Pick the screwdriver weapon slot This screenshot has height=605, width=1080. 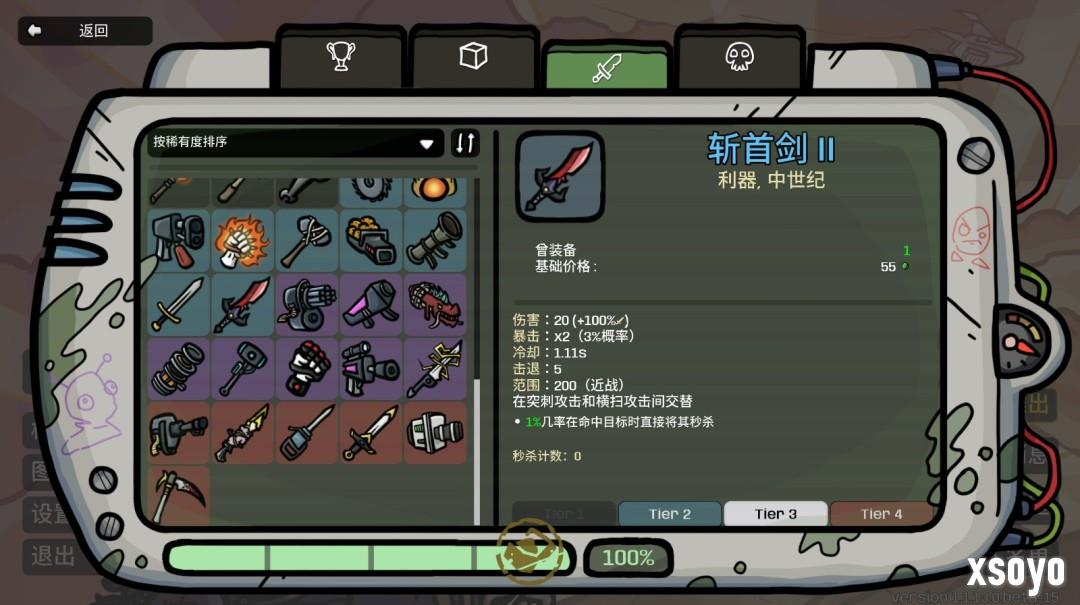click(307, 432)
